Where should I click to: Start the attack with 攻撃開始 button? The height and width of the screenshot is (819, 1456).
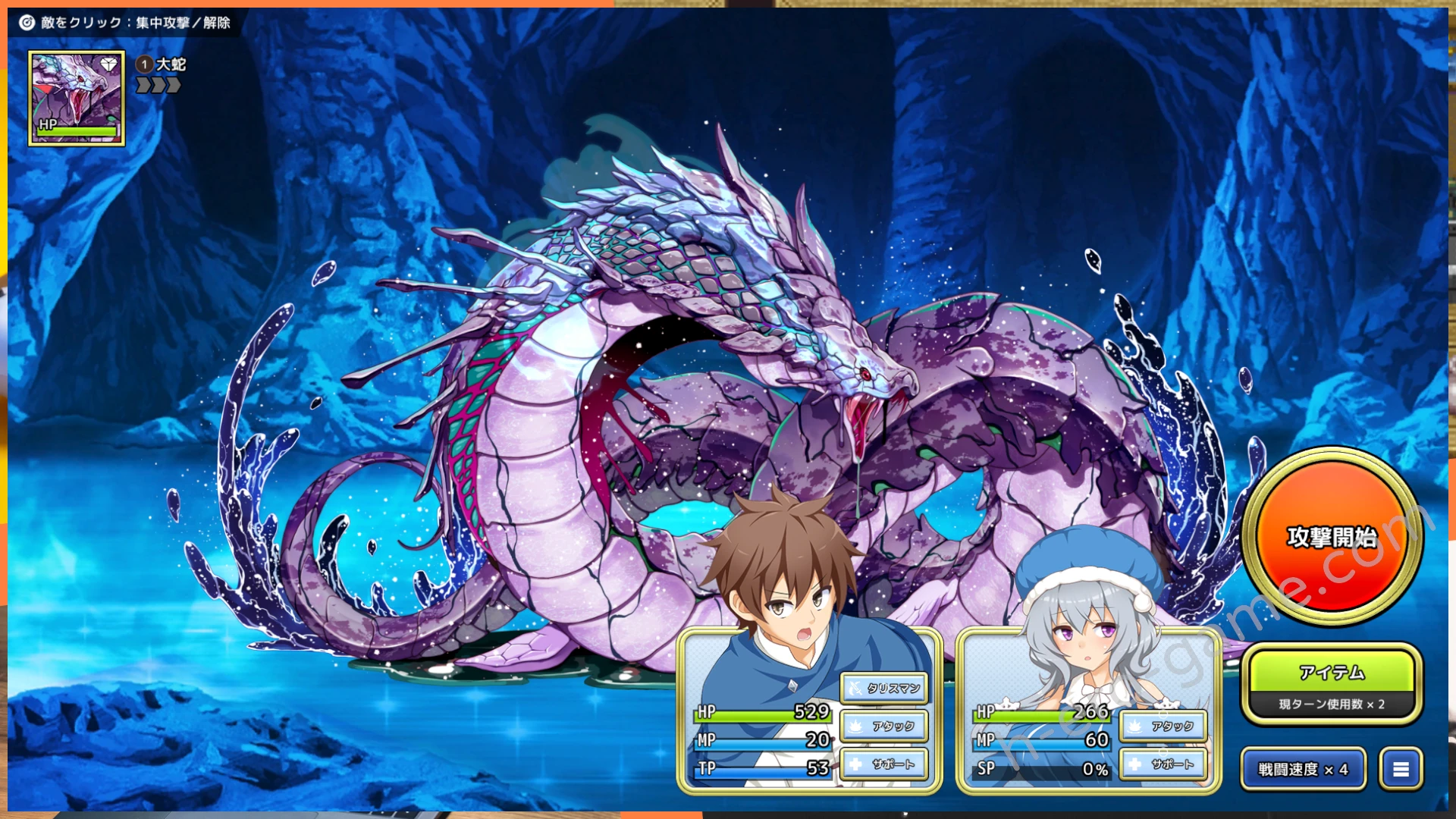pyautogui.click(x=1332, y=537)
